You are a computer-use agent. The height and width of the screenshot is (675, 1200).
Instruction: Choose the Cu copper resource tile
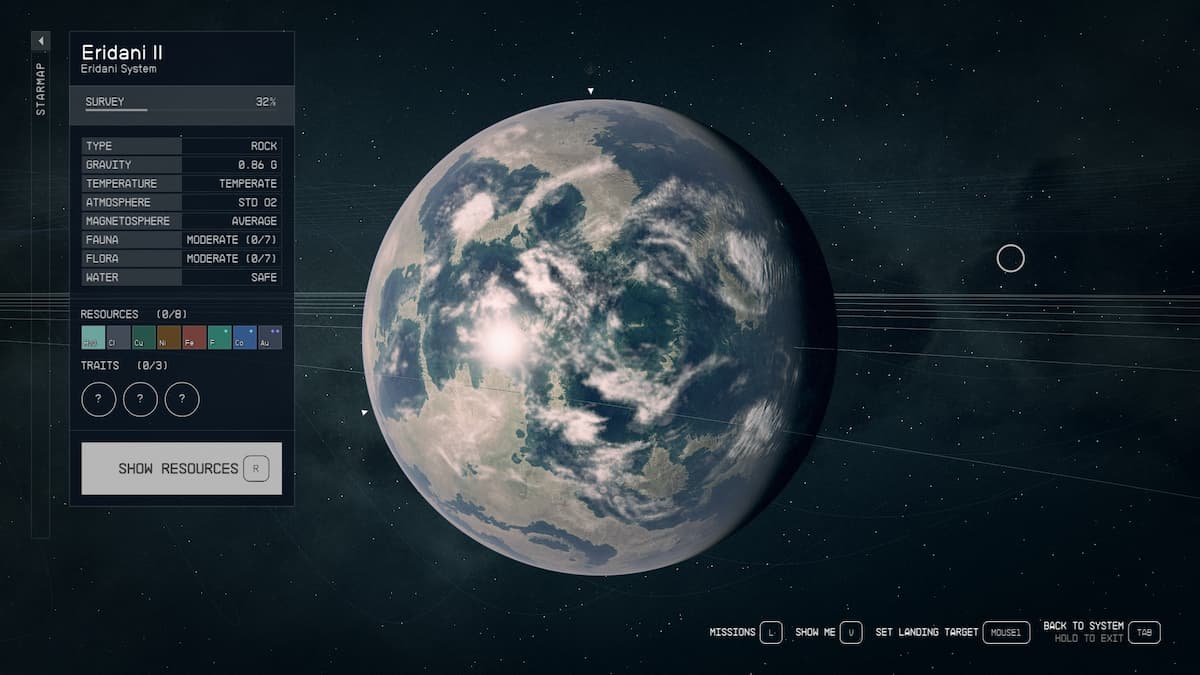tap(144, 338)
